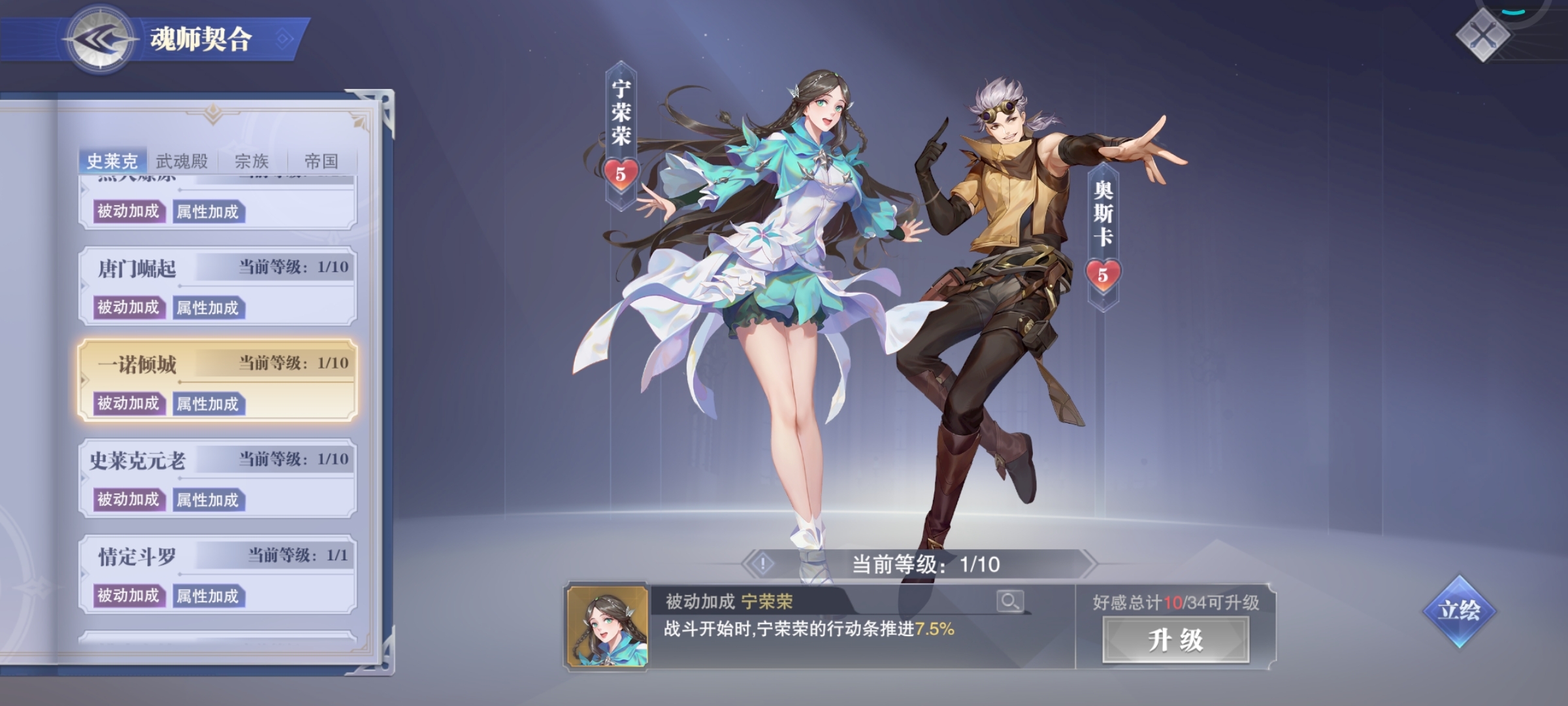1568x706 pixels.
Task: Pick the 情定斗罗 bond entry
Action: (137, 556)
